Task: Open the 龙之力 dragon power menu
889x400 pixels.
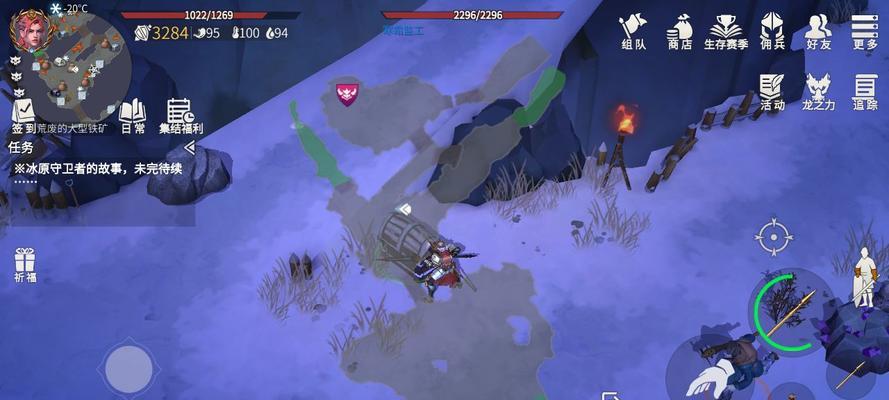Action: tap(818, 91)
